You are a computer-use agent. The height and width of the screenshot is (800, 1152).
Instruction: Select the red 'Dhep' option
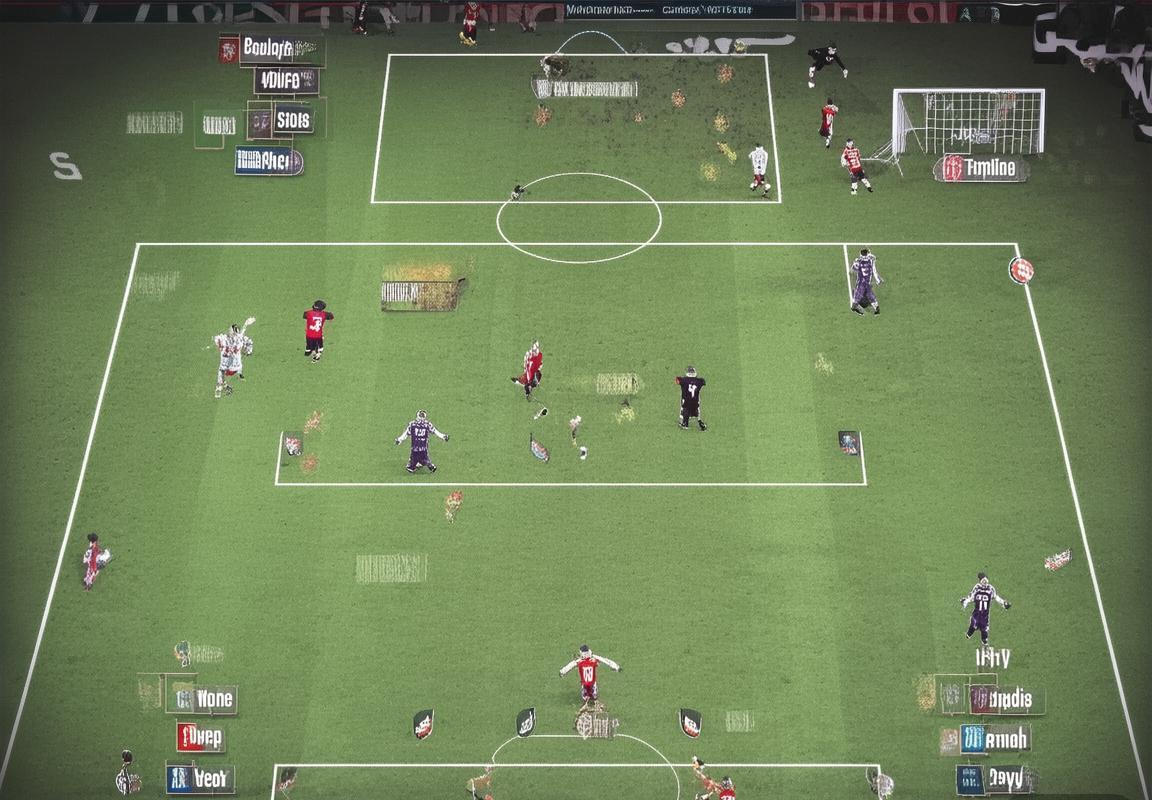[201, 738]
